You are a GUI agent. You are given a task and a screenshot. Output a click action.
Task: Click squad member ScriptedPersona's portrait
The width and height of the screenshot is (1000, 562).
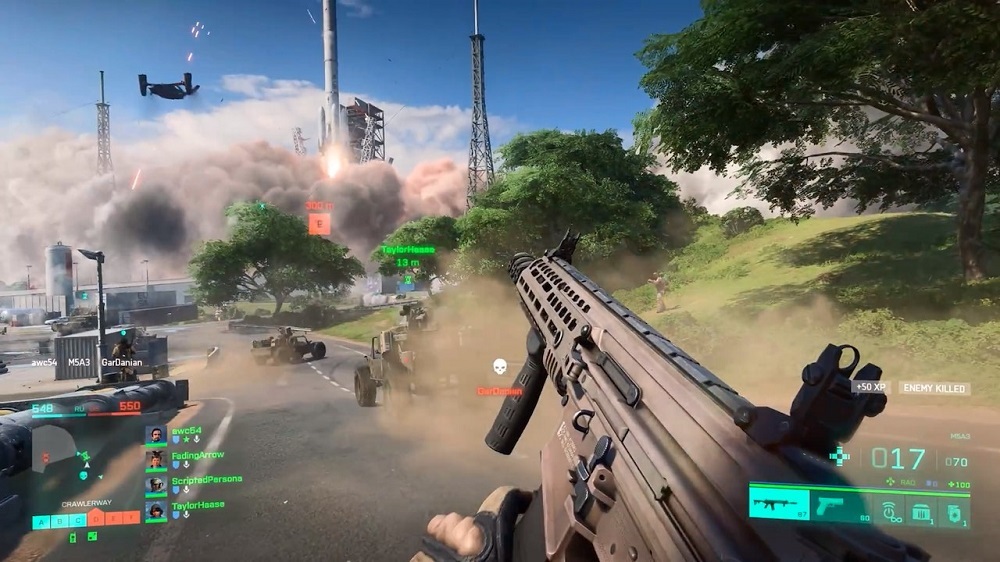tap(155, 485)
